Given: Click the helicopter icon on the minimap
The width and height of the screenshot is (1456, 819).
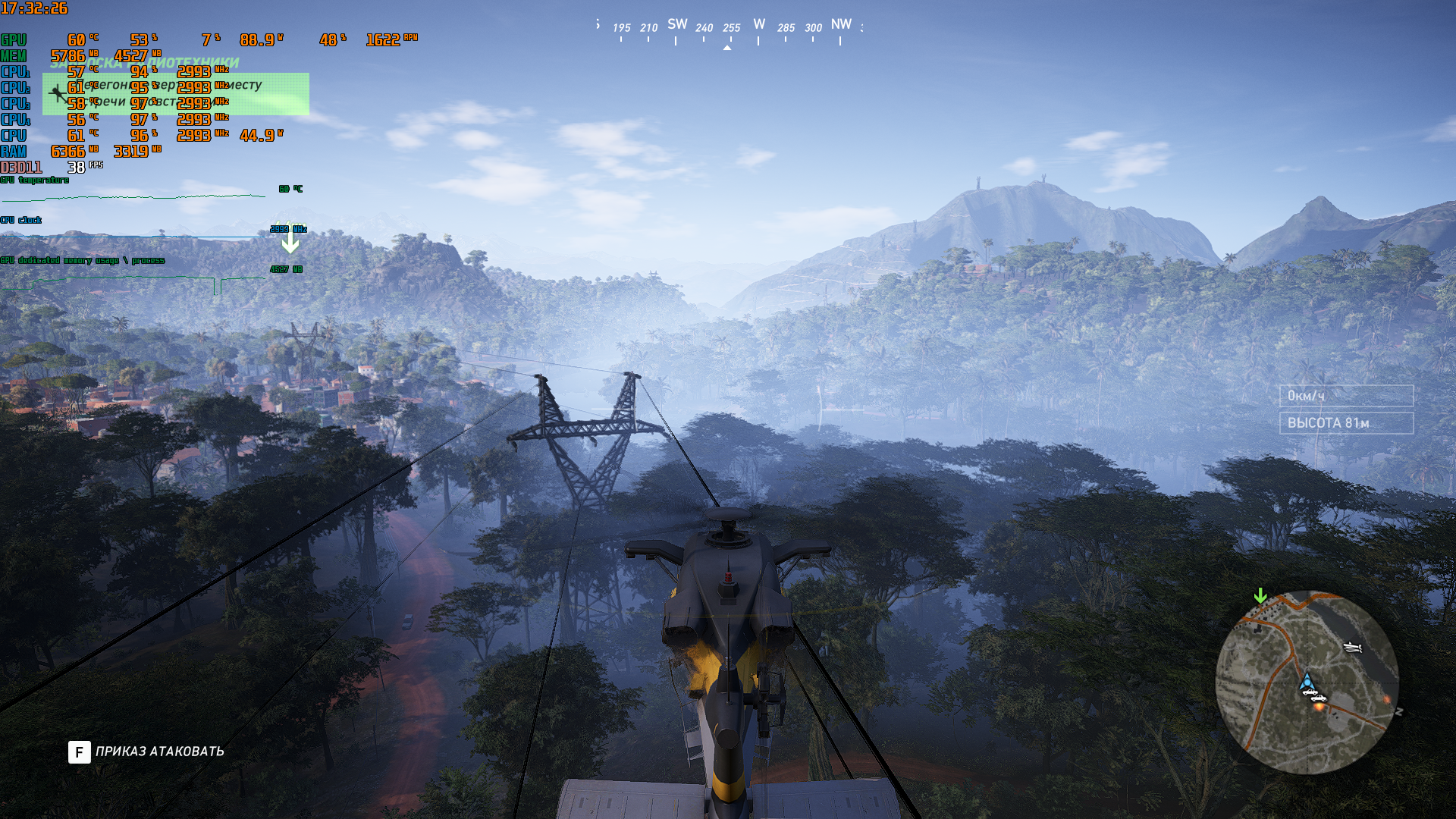Looking at the screenshot, I should tap(1353, 647).
